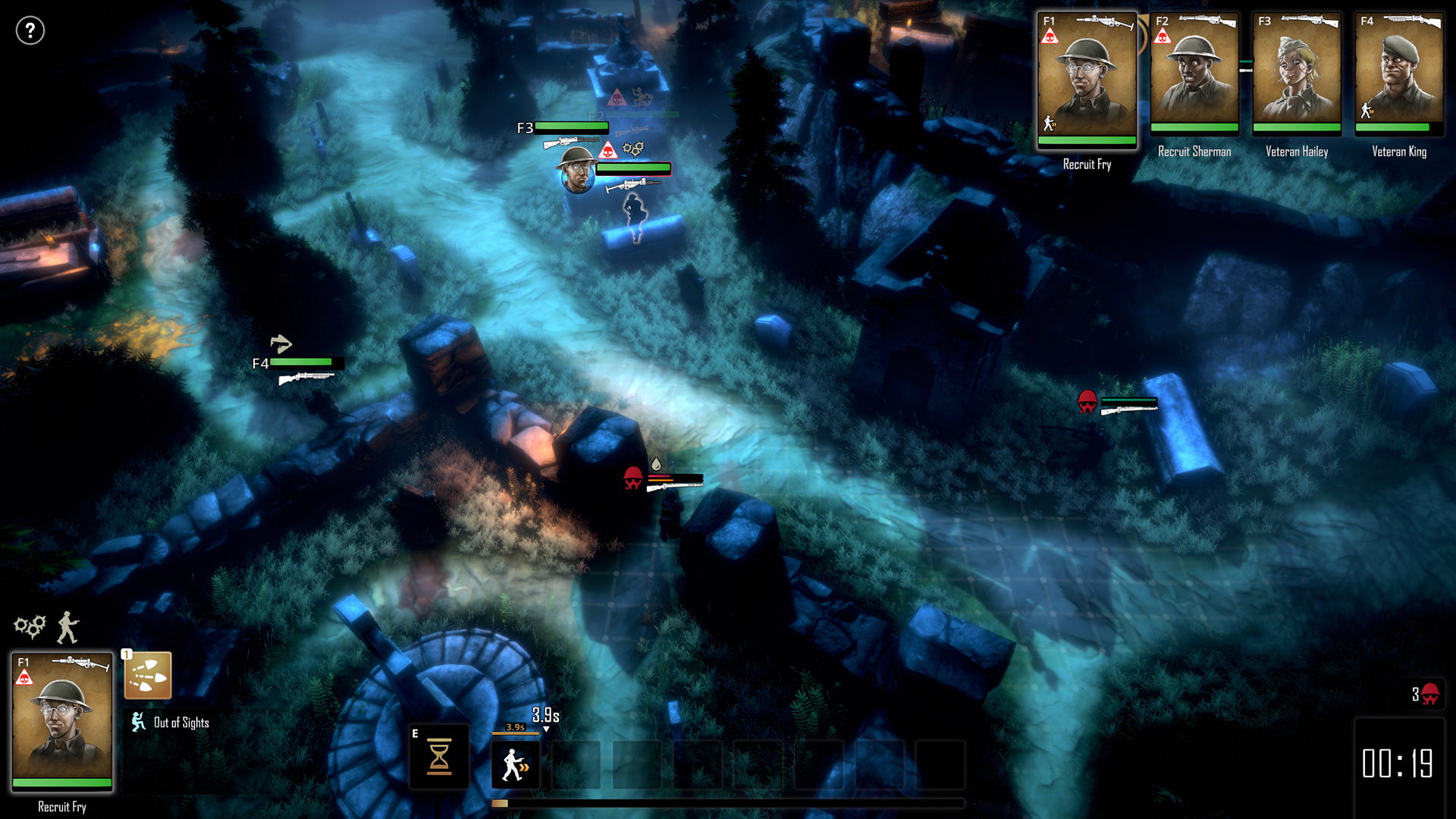Select the queued sprint action on timeline

point(516,764)
